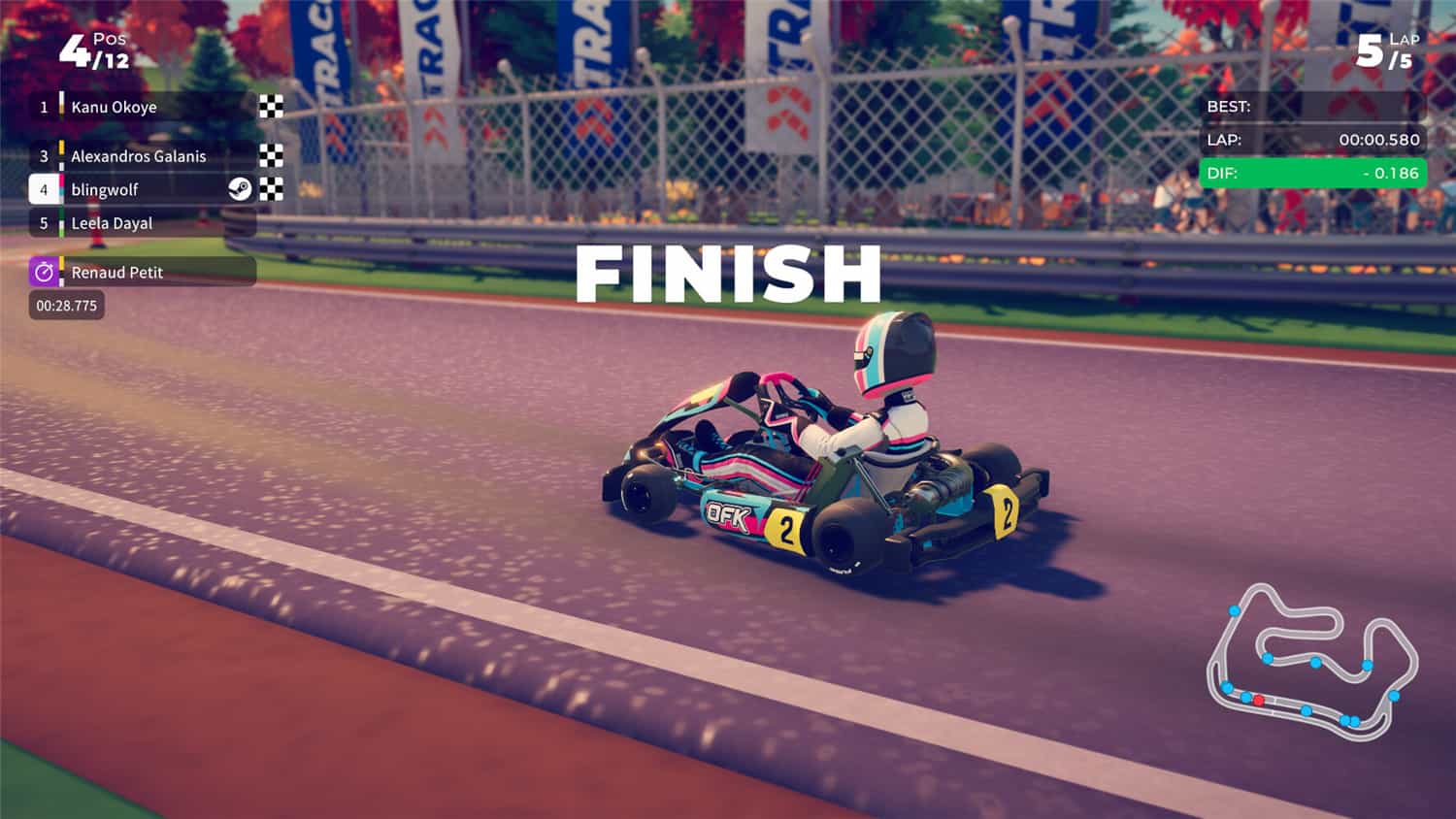1456x819 pixels.
Task: Click Kanu Okoye's name in the standings
Action: 112,107
